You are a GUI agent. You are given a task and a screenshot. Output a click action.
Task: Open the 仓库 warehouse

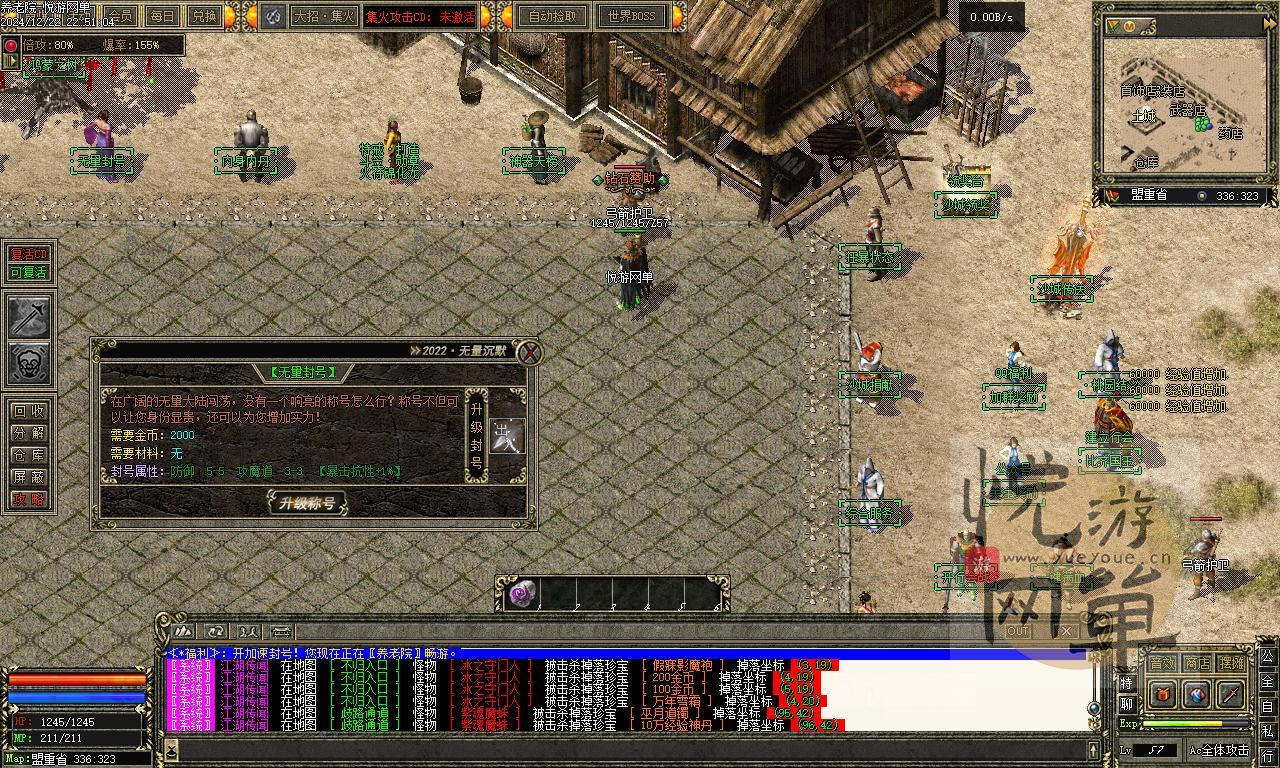[28, 454]
